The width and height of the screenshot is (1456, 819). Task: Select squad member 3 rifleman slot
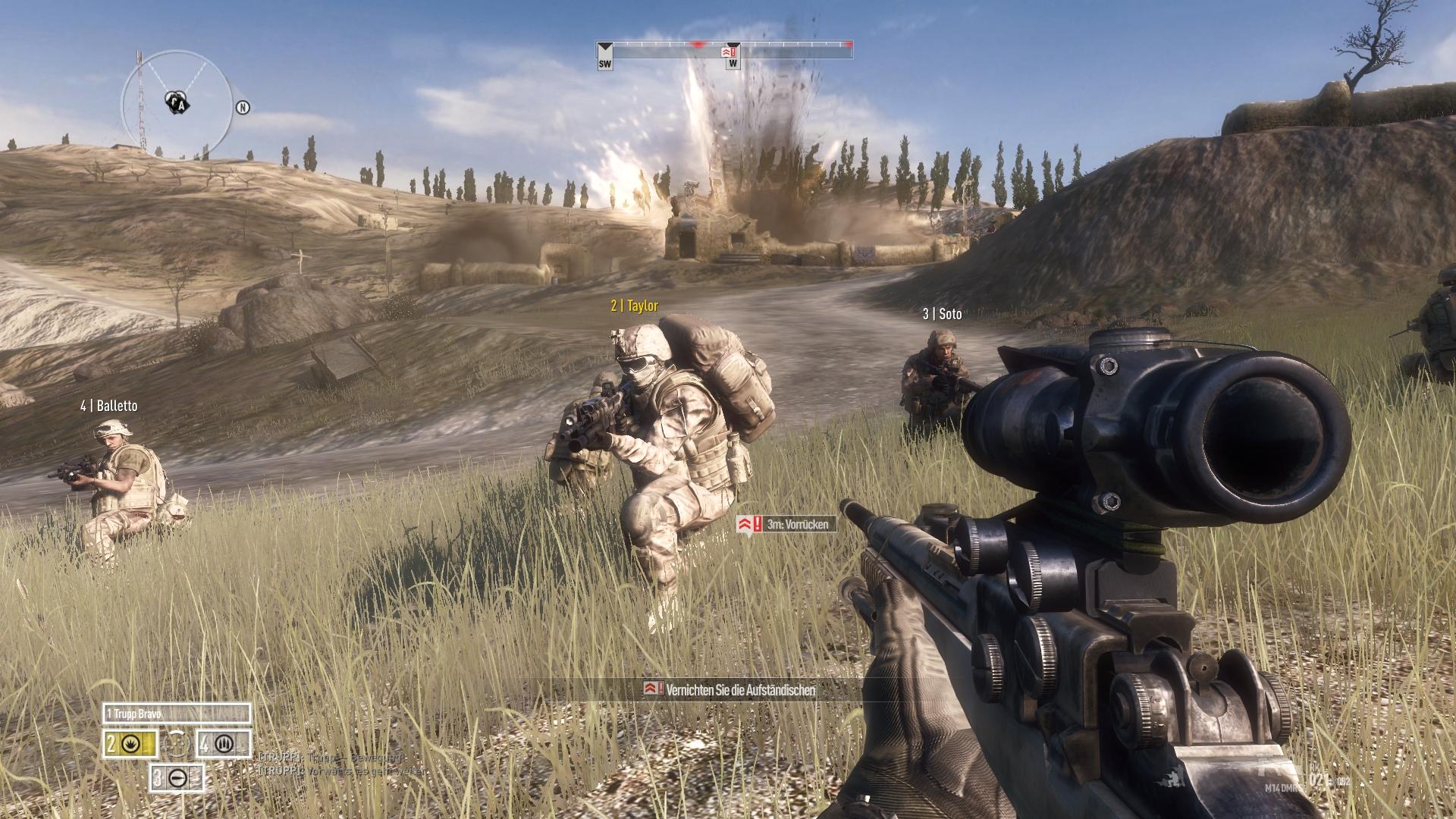177,777
